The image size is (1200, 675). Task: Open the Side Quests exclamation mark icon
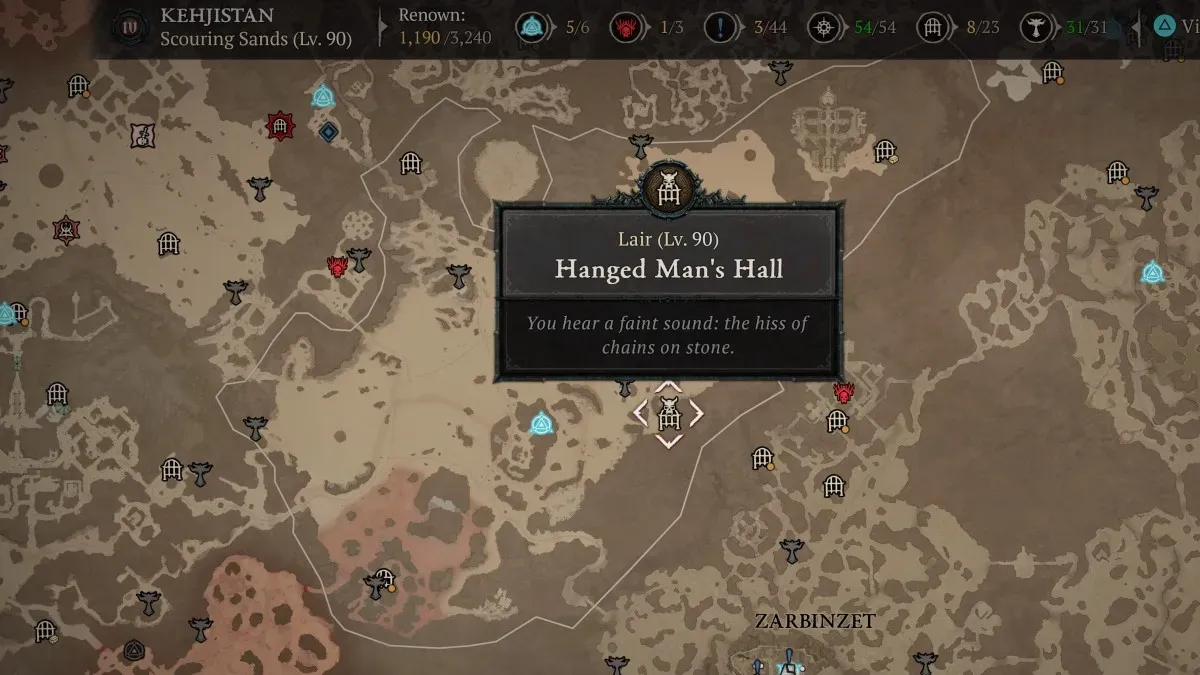[x=719, y=27]
